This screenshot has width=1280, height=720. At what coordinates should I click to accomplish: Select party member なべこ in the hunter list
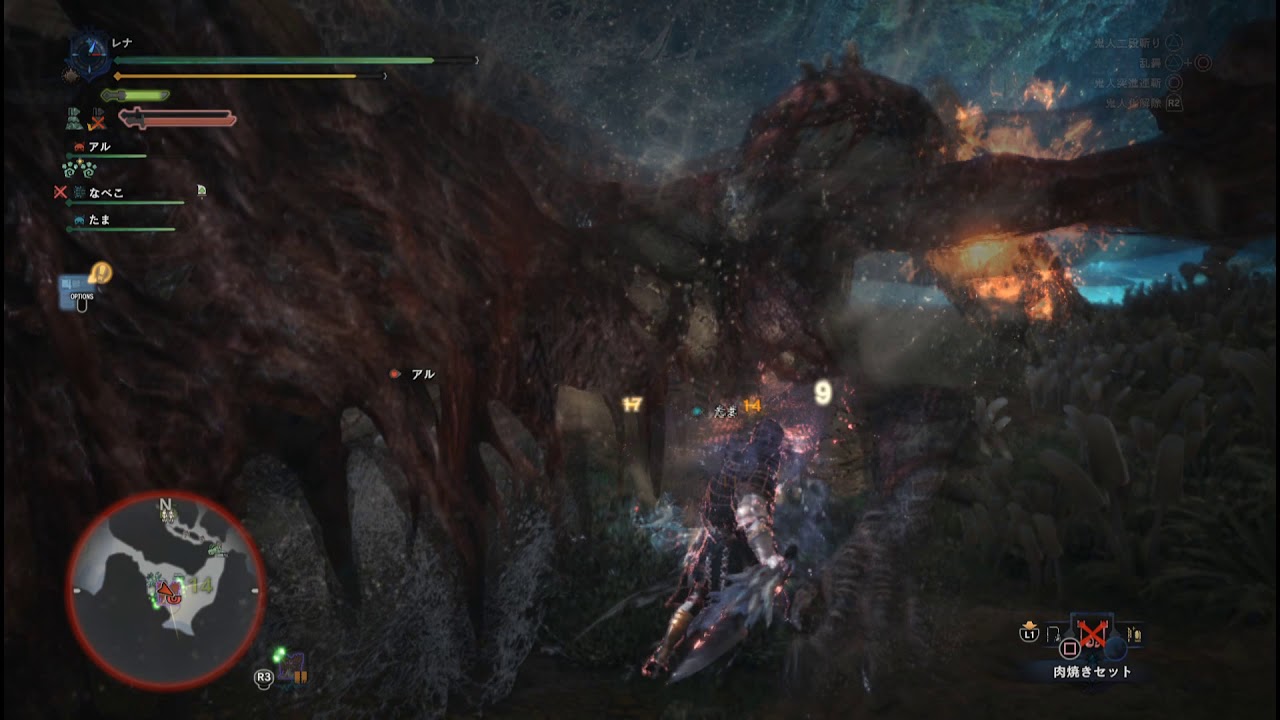click(106, 193)
